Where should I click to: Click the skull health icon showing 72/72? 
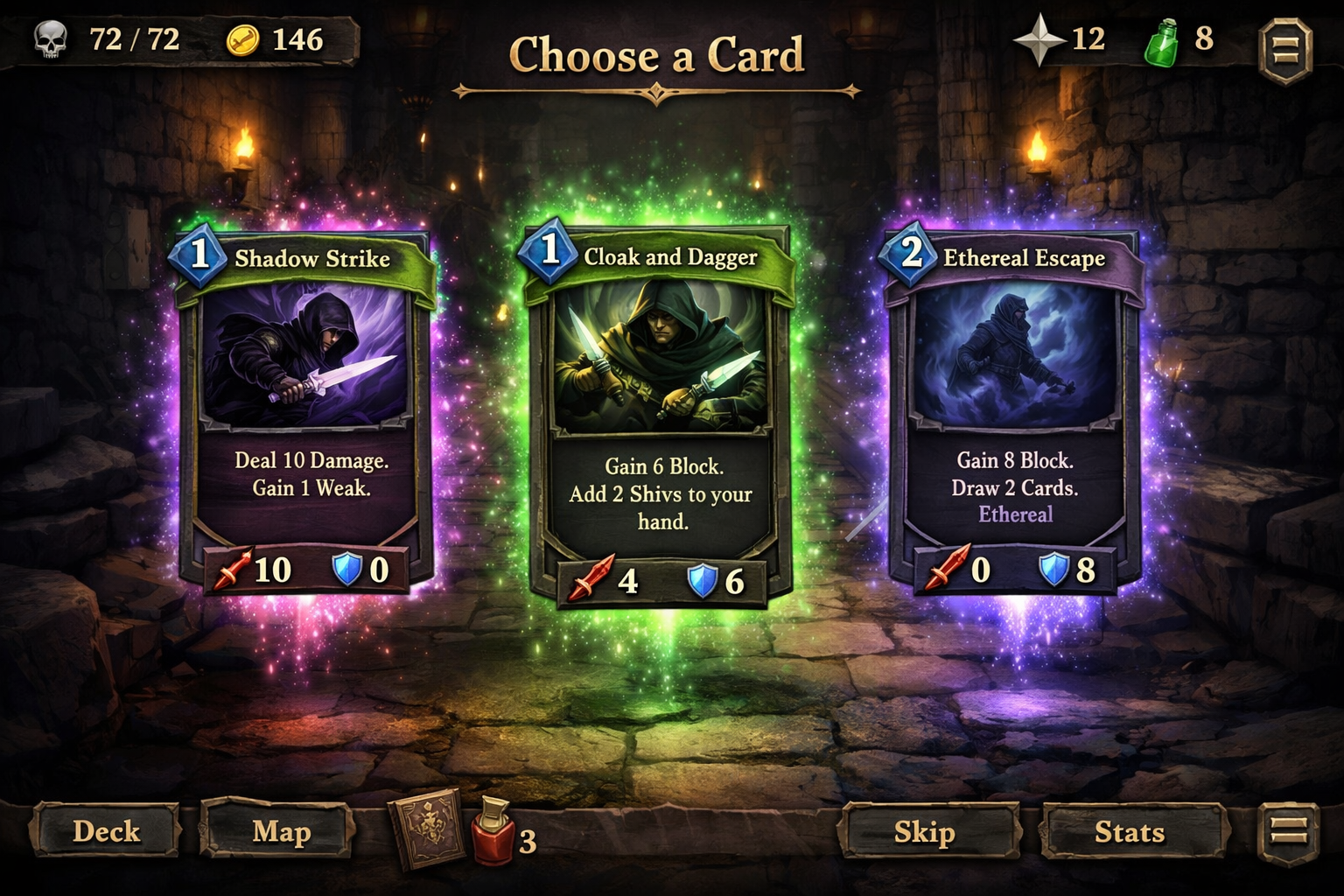(51, 38)
